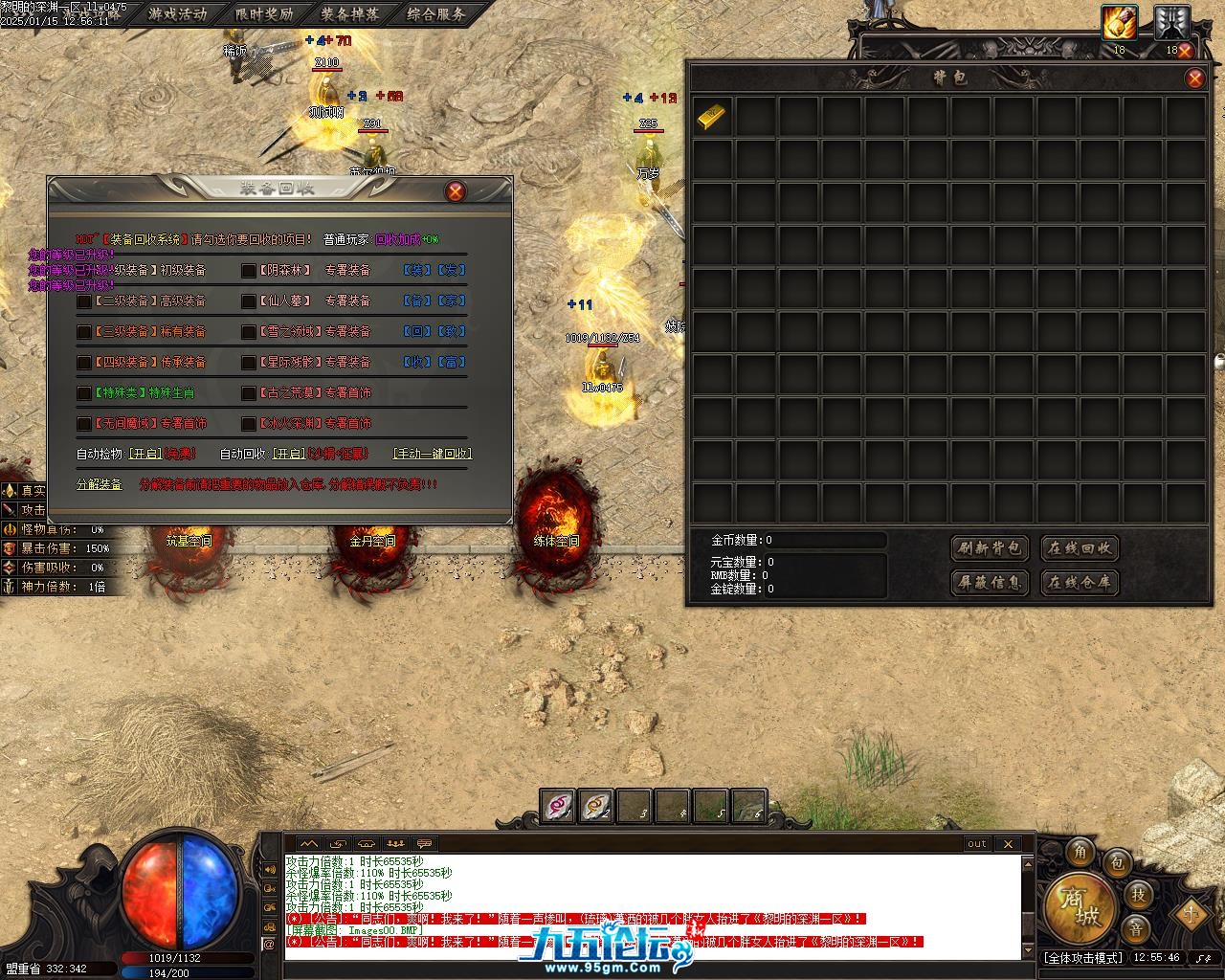
Task: Select the pink swirl item in hotbar slot 1
Action: (x=558, y=806)
